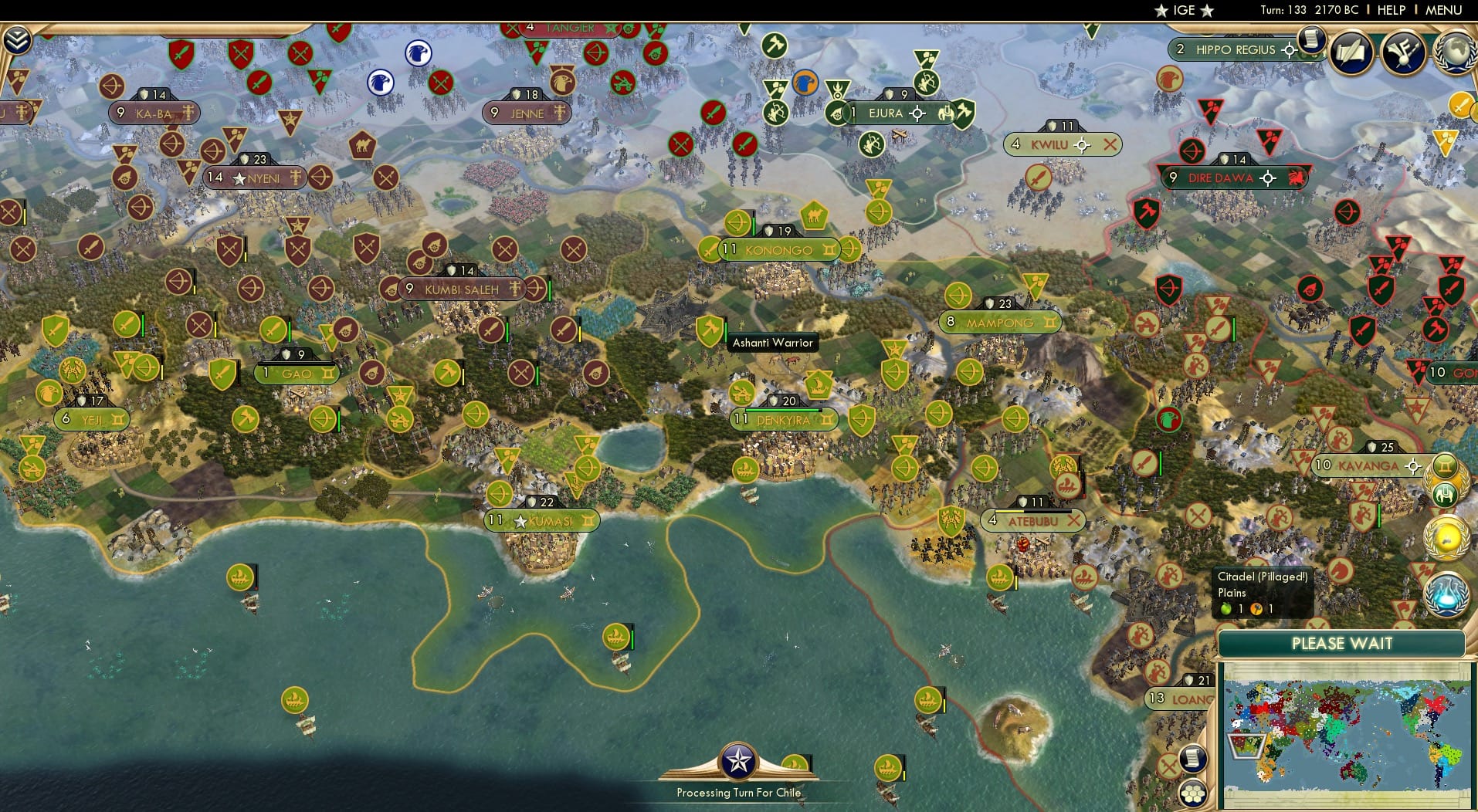Open HELP from the top bar
The height and width of the screenshot is (812, 1478).
[1390, 11]
